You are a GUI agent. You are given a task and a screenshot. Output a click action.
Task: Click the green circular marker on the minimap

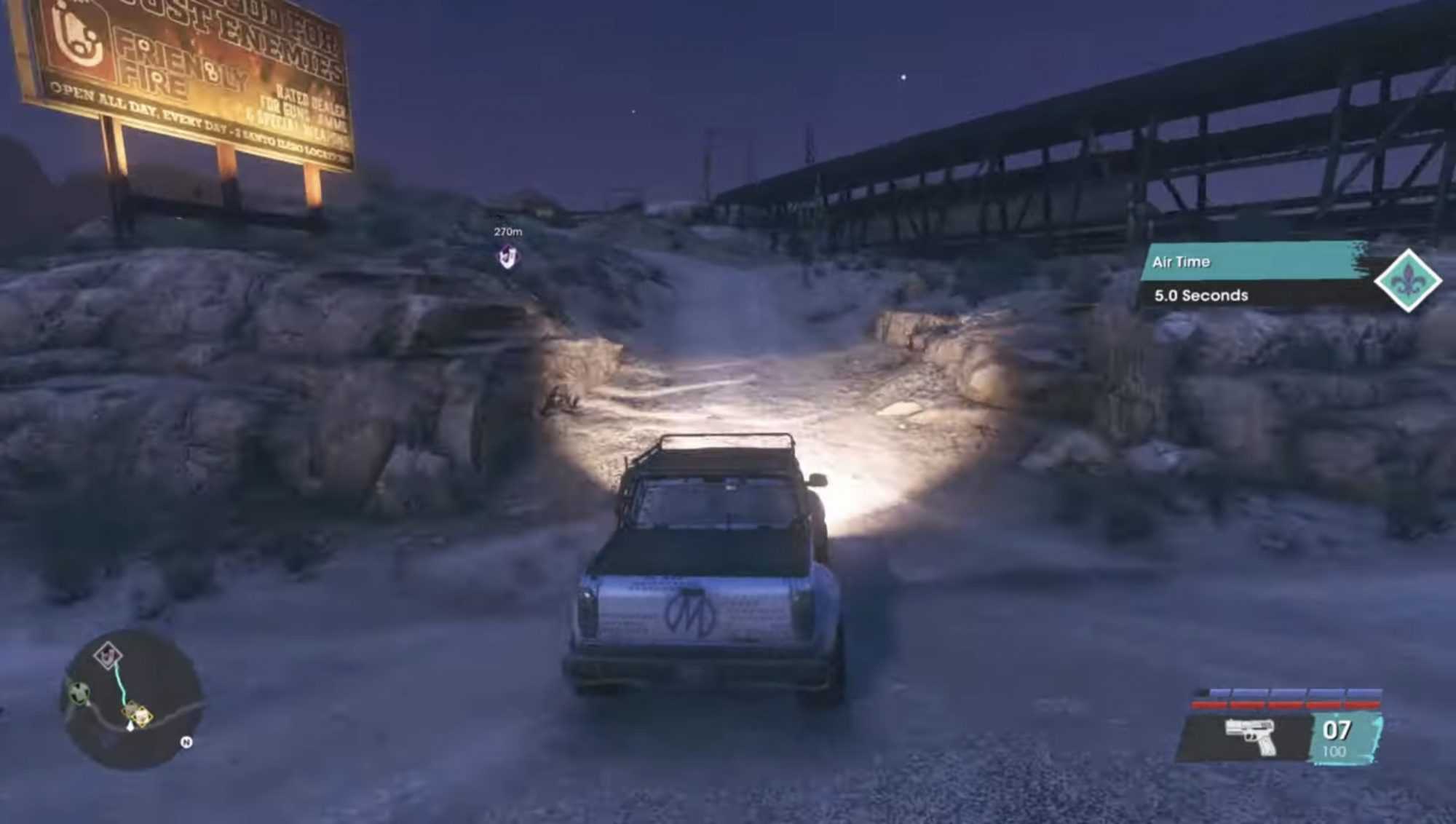pyautogui.click(x=79, y=691)
